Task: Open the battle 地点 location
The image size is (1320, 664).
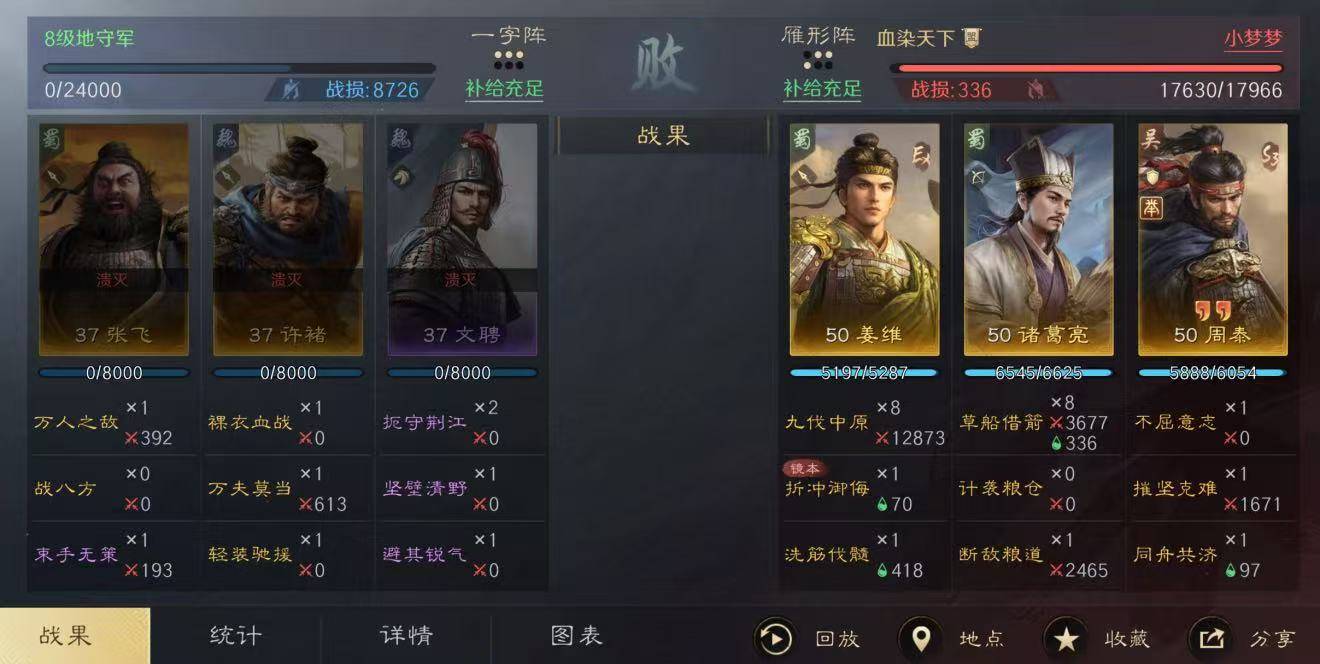Action: coord(953,638)
